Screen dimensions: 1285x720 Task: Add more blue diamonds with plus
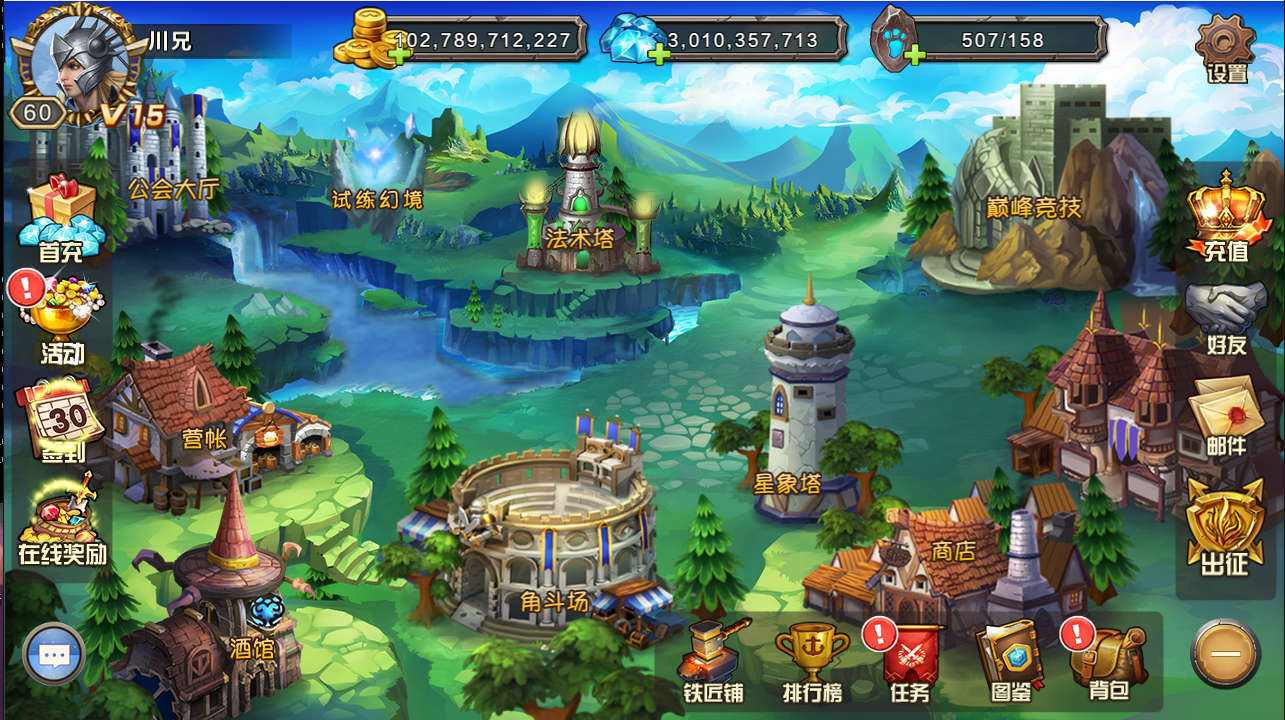pyautogui.click(x=659, y=55)
